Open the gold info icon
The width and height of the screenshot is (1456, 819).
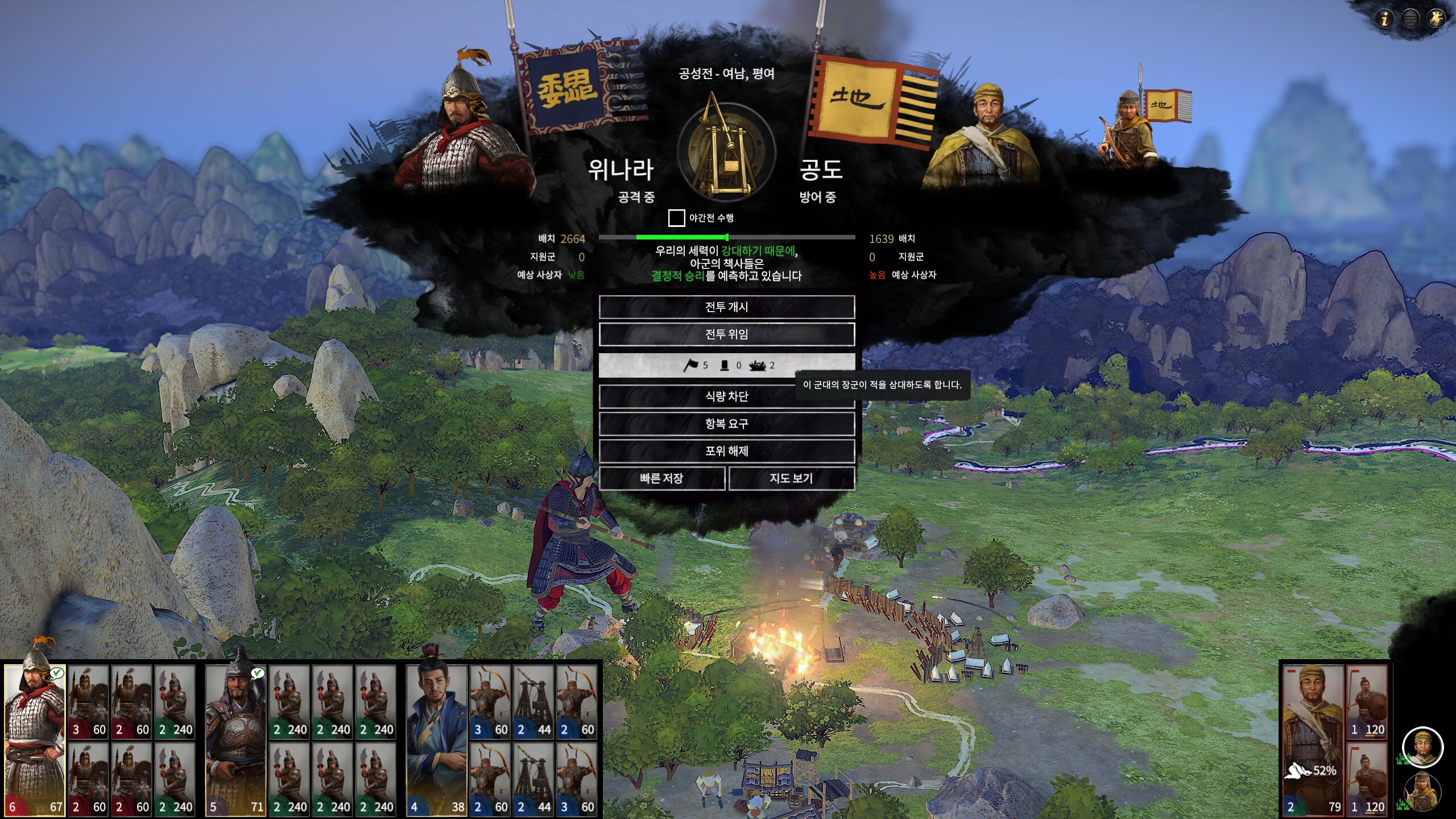1384,19
